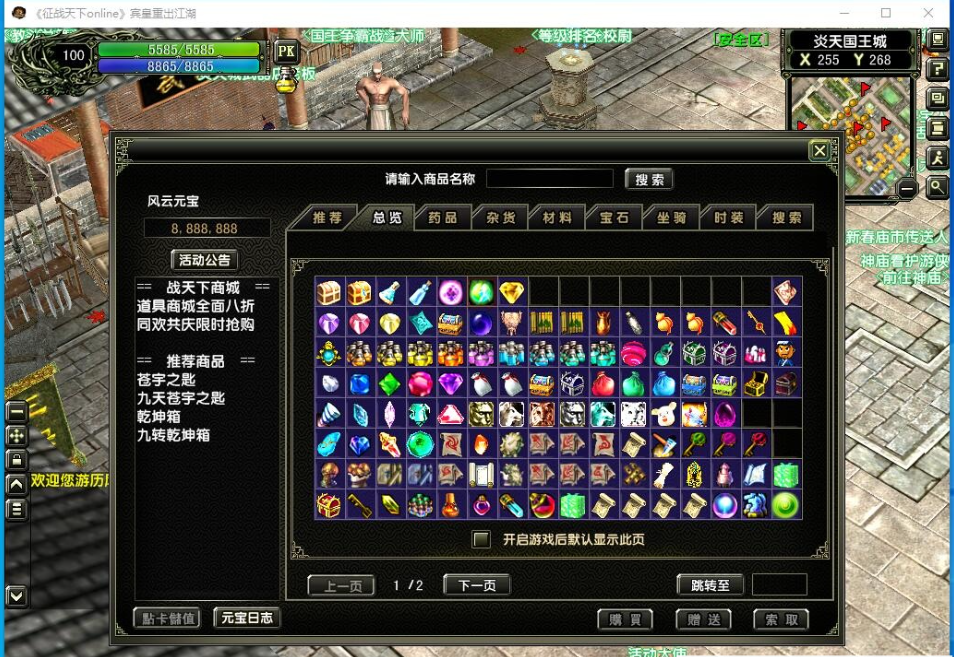
Task: Show the 坐骑 mounts tab
Action: 671,218
